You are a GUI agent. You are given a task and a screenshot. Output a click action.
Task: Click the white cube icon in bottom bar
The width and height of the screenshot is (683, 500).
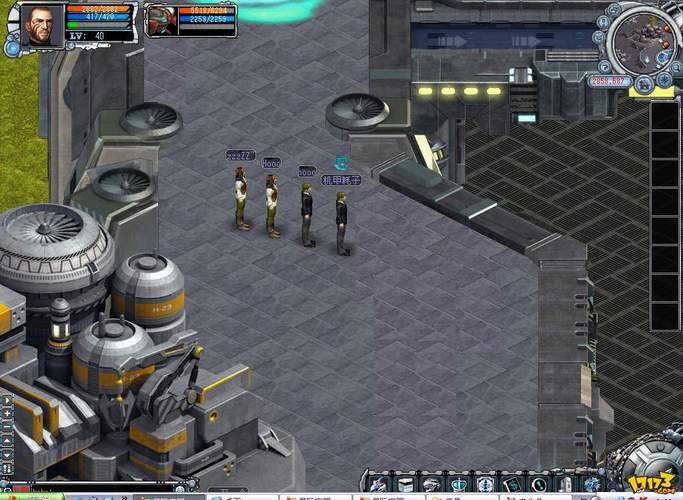coord(406,484)
